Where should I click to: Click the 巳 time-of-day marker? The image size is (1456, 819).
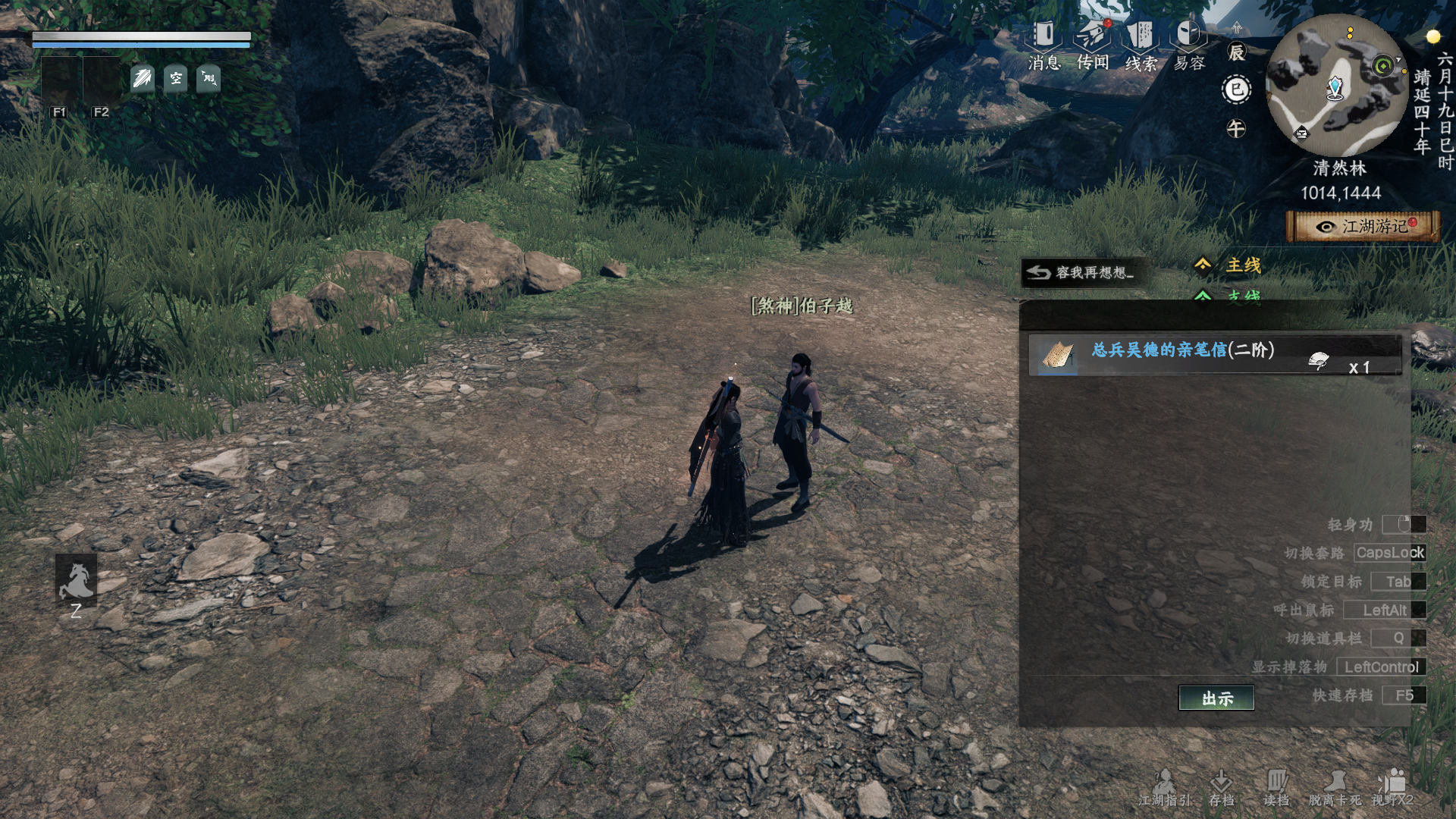click(x=1236, y=90)
